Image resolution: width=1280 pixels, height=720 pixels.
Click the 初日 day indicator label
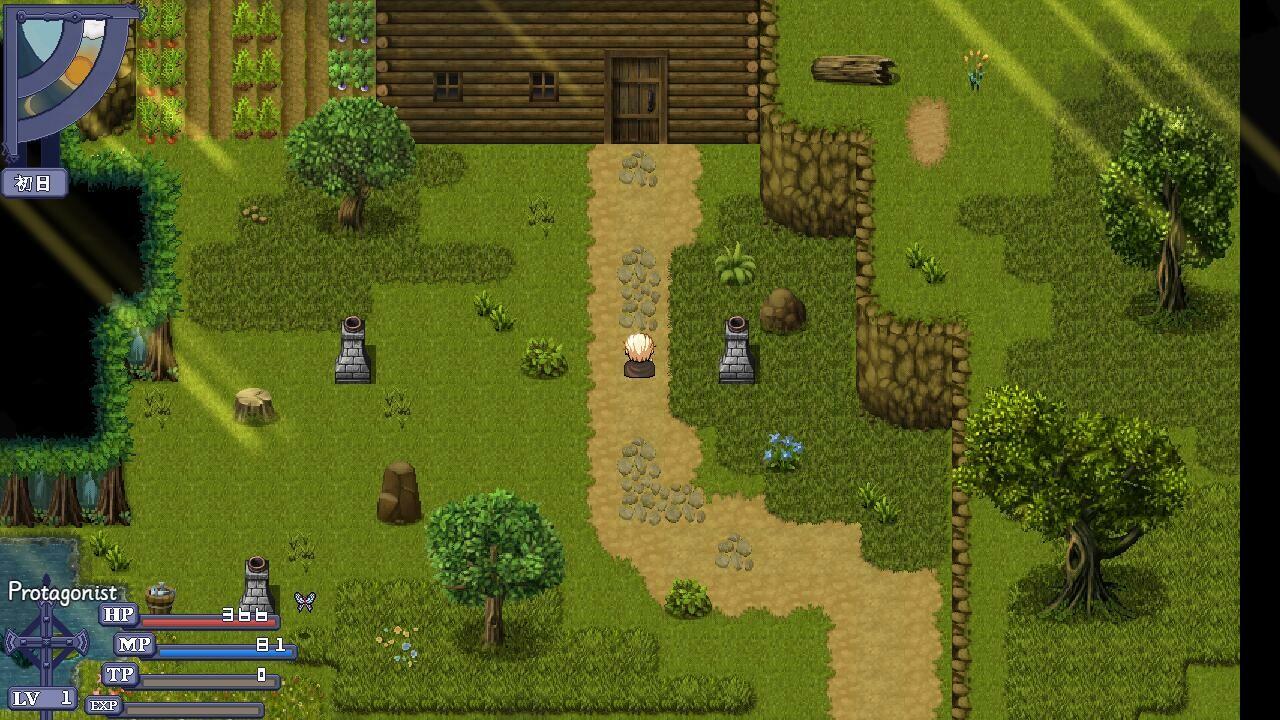pyautogui.click(x=33, y=184)
